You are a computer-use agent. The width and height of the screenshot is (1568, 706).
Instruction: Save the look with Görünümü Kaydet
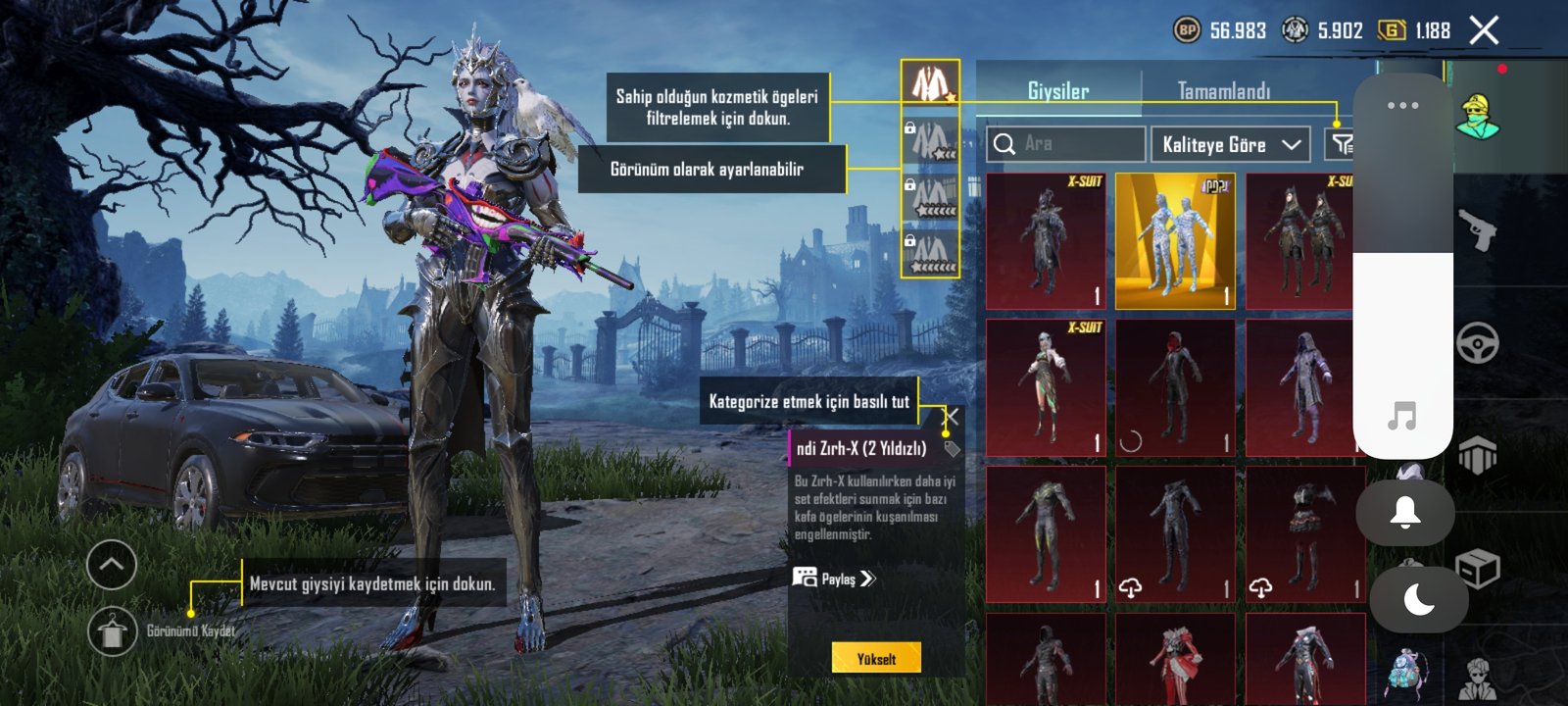pos(113,630)
